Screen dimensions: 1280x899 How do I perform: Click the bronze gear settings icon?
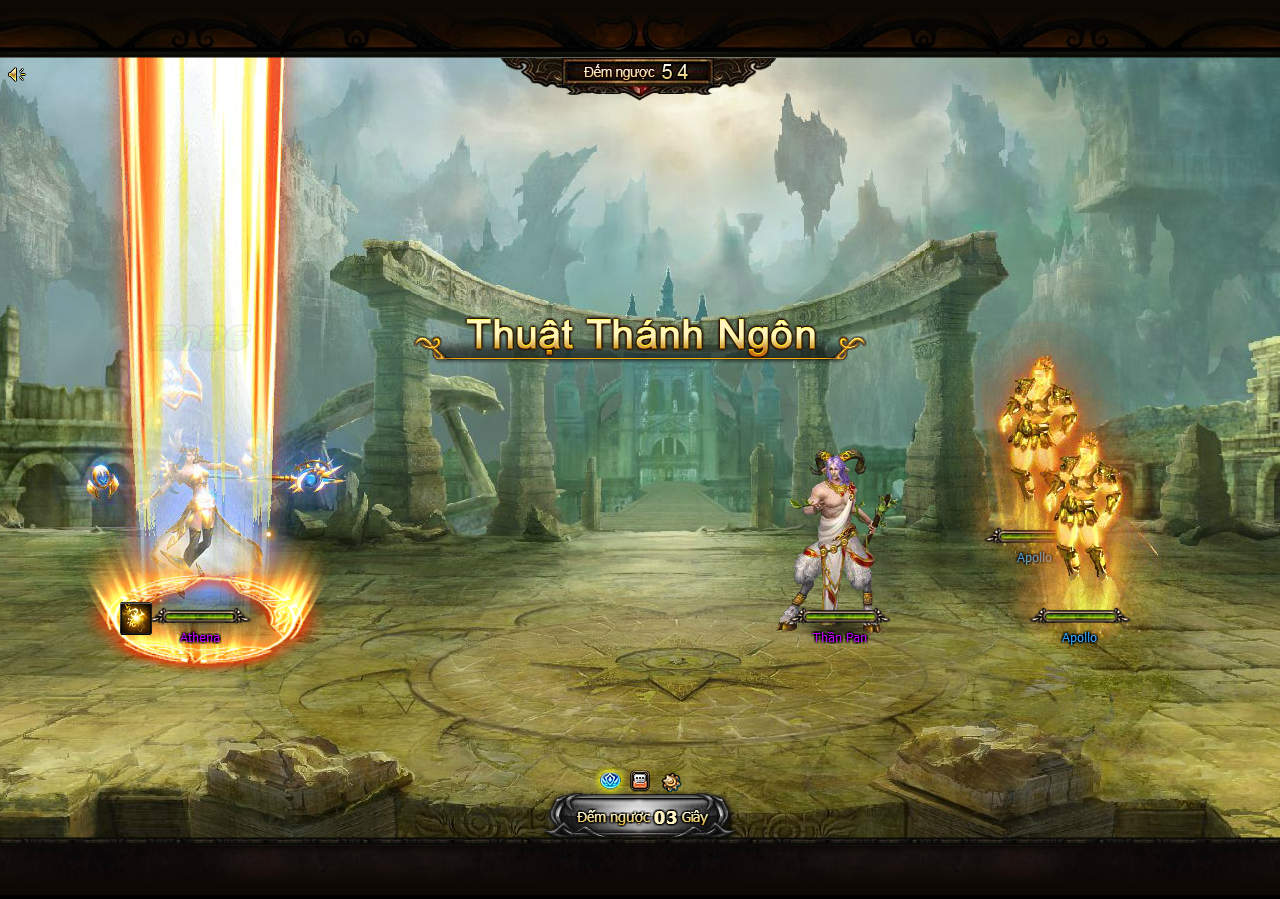(x=671, y=782)
